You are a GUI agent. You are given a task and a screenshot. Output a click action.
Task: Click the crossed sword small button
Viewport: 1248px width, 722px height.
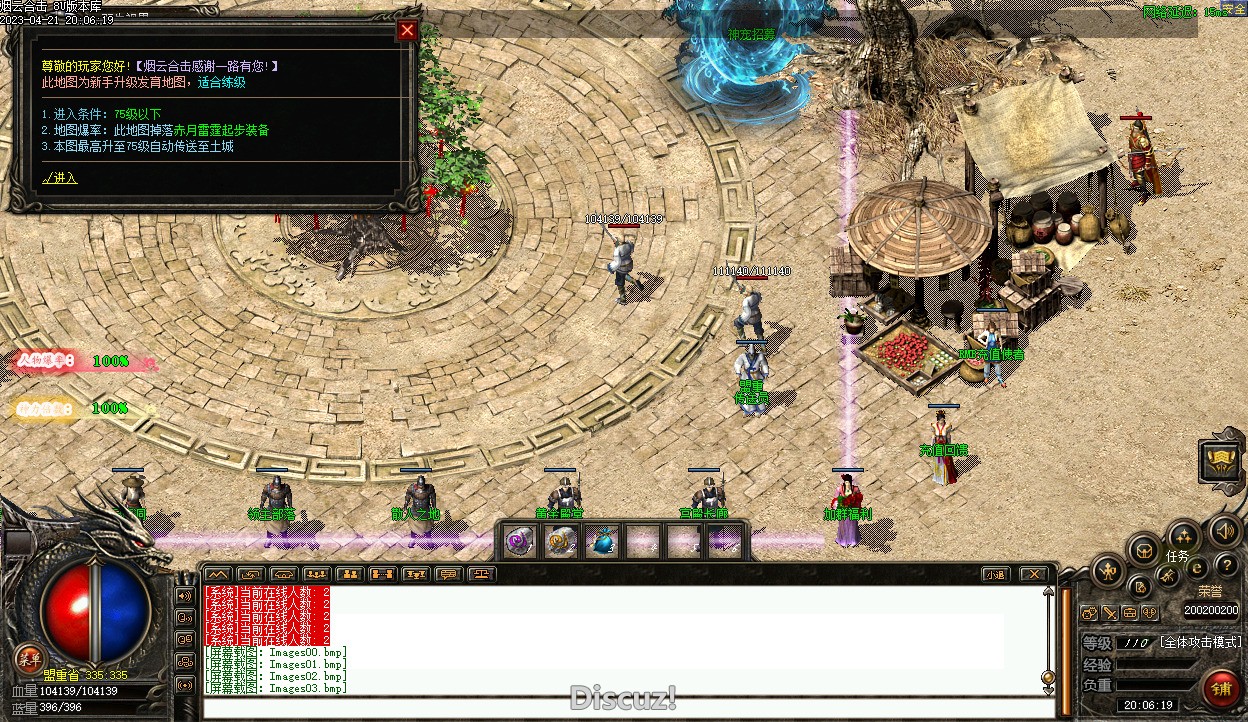coord(1110,613)
